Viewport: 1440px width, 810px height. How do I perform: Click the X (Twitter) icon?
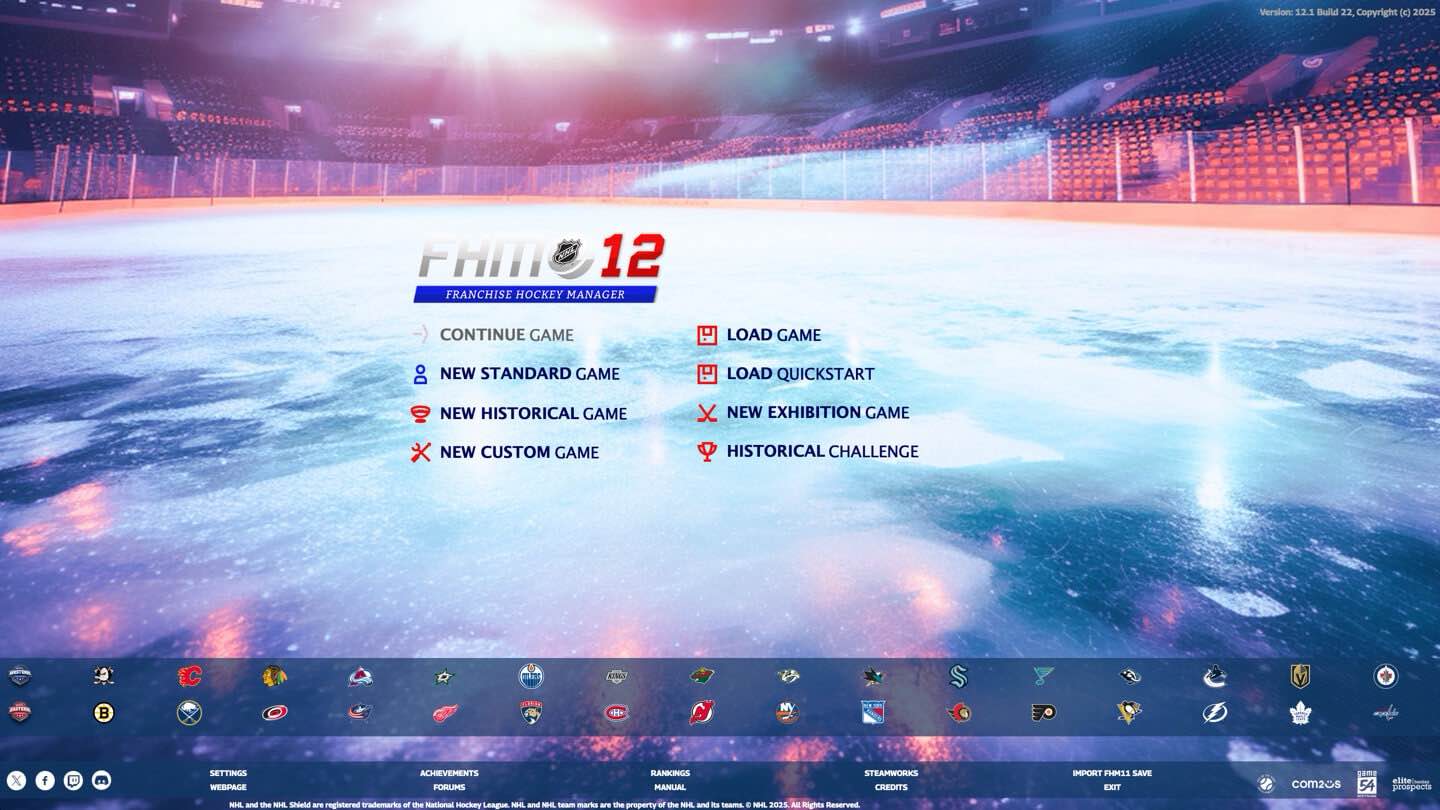tap(16, 779)
